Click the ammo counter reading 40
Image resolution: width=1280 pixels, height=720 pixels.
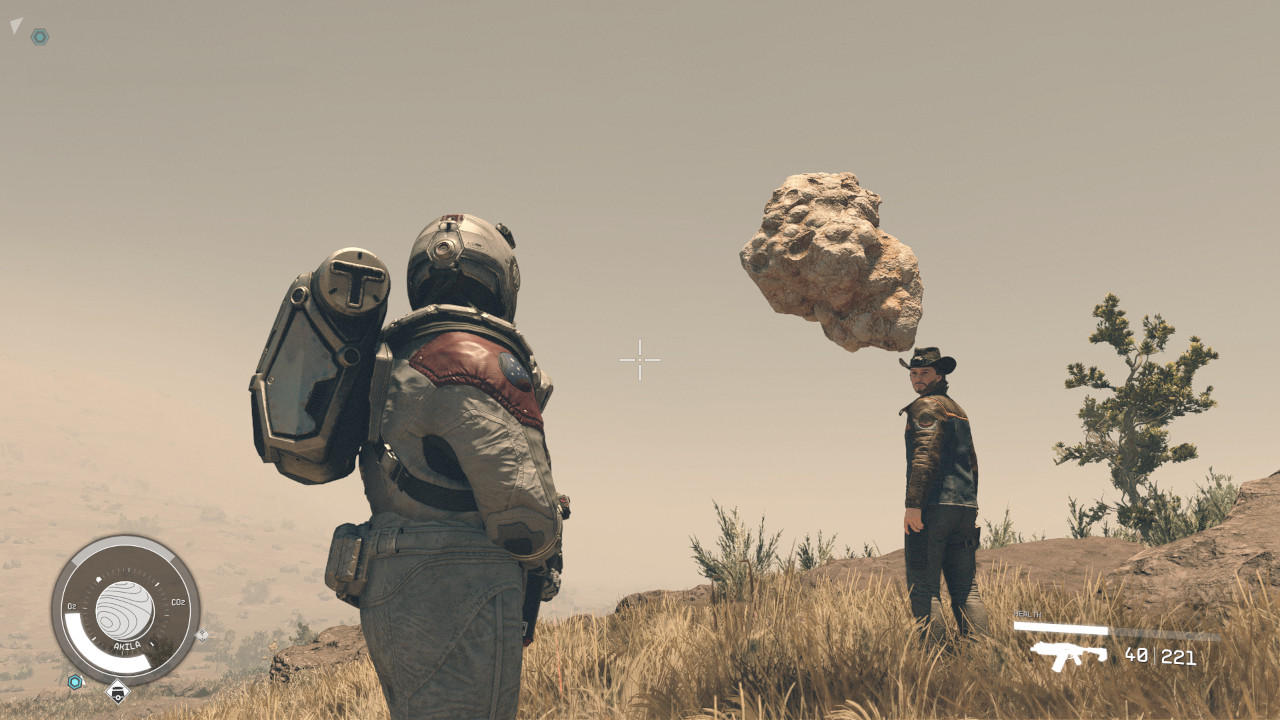click(1136, 657)
